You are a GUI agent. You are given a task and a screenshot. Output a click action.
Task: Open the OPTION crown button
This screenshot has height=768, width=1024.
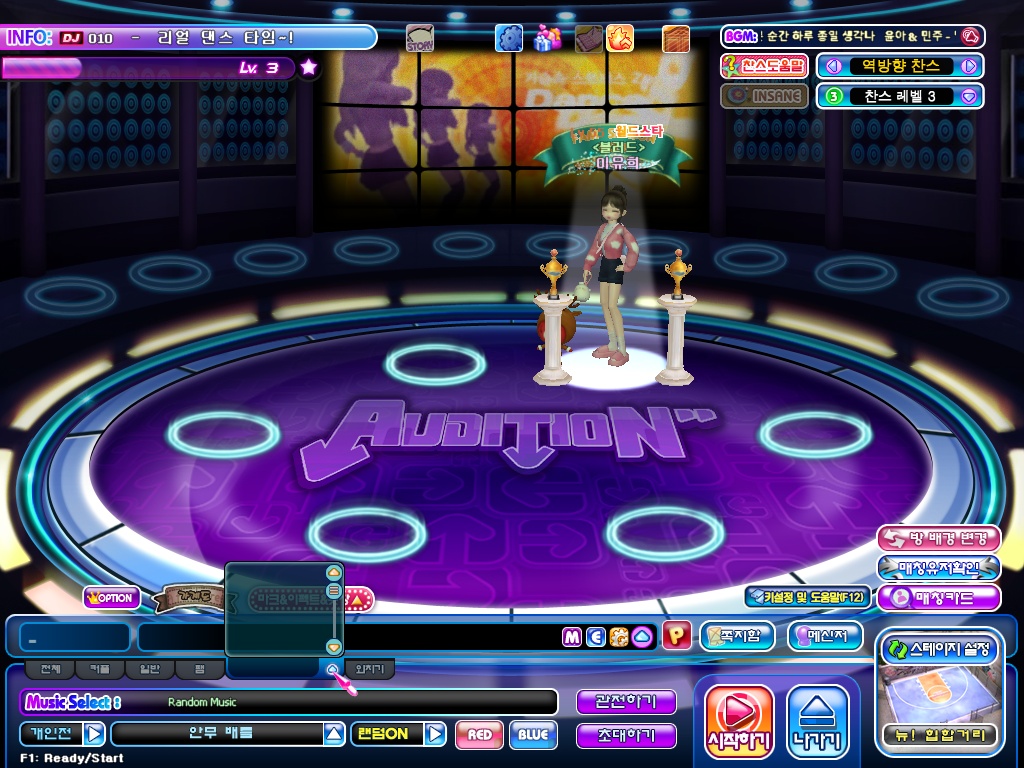click(x=111, y=598)
